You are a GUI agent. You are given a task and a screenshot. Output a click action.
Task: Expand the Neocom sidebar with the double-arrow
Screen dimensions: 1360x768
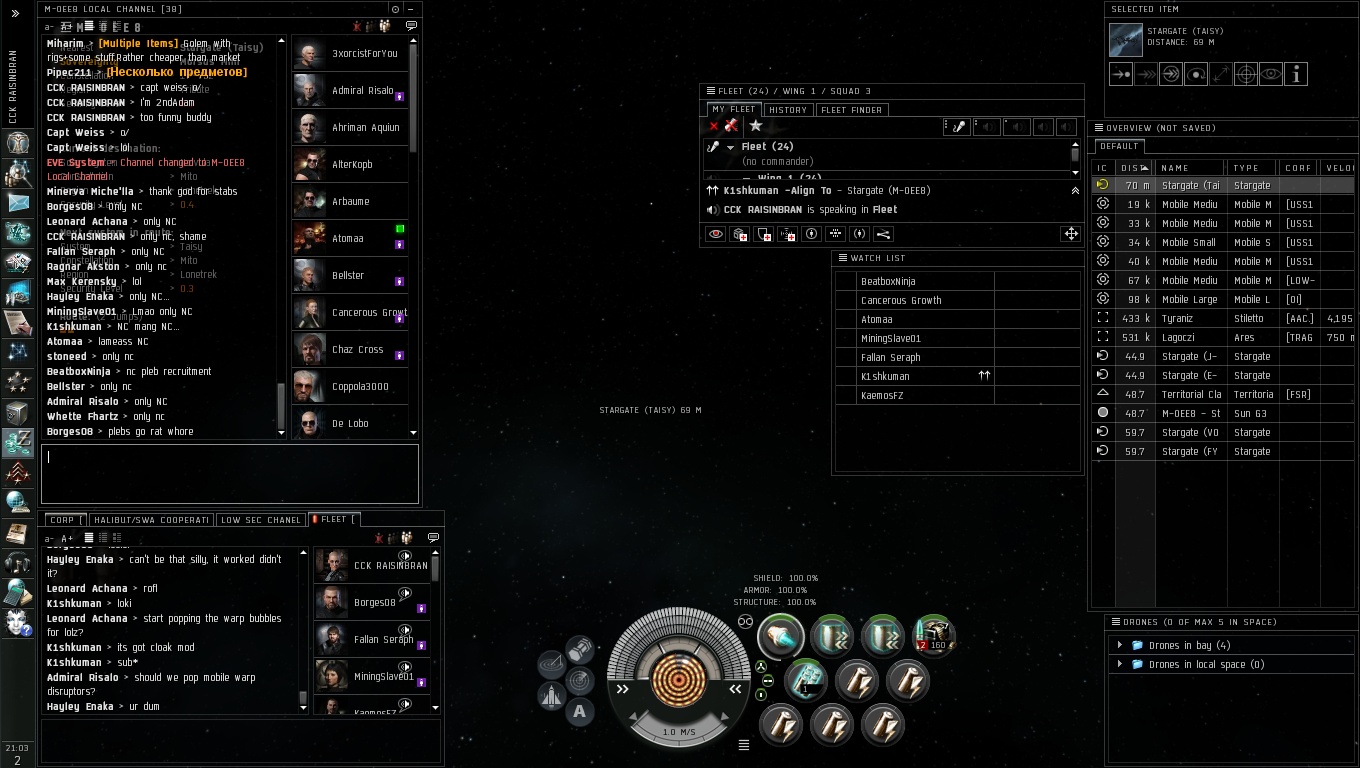15,14
